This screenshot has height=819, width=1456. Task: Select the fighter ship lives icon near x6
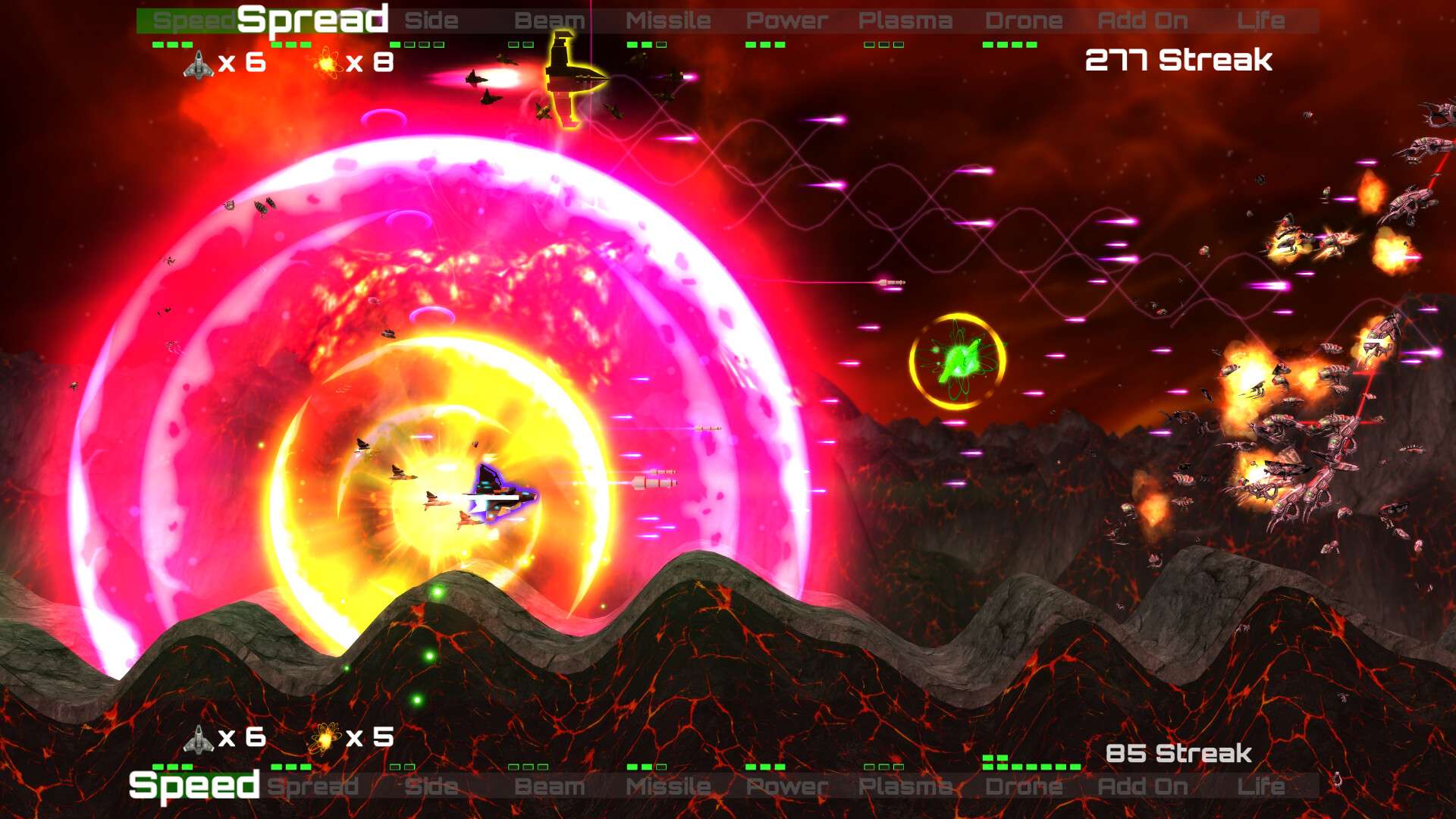[x=199, y=64]
